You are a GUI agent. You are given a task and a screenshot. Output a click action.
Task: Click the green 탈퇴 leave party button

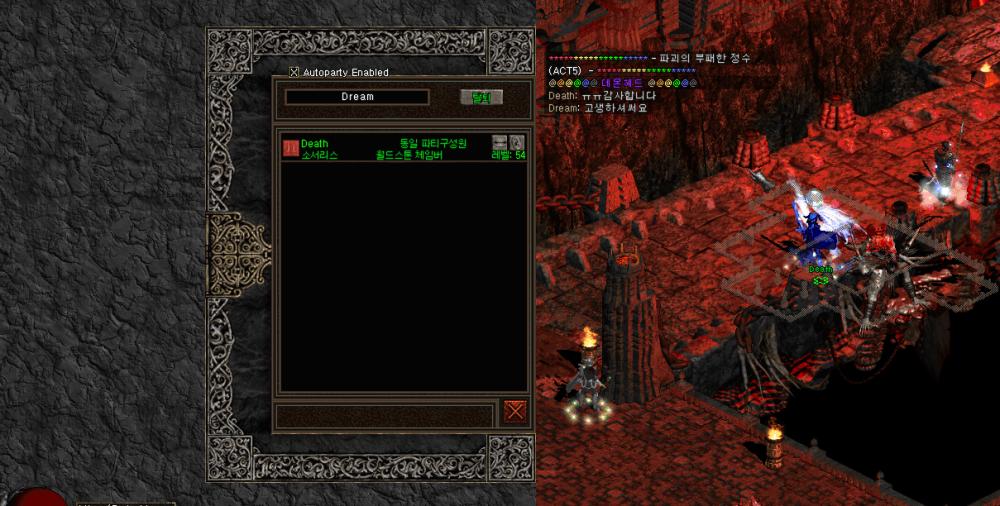coord(481,97)
